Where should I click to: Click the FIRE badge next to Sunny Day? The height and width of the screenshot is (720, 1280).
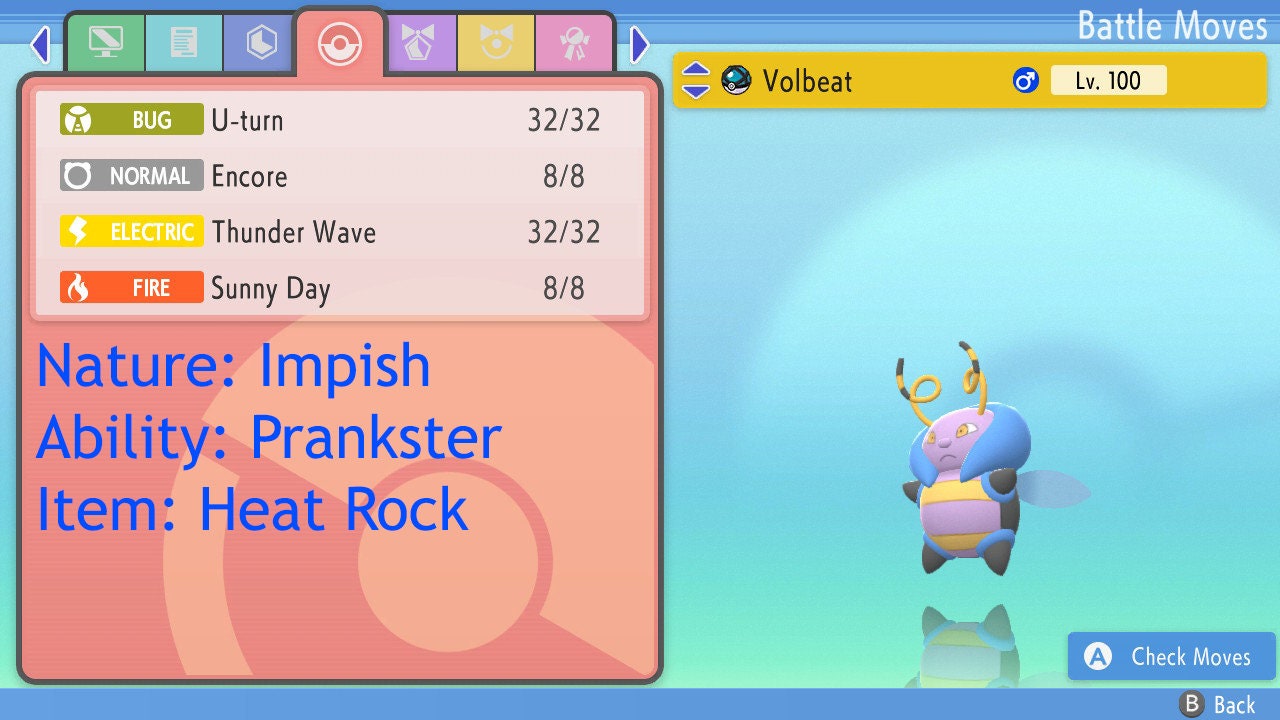pyautogui.click(x=130, y=288)
